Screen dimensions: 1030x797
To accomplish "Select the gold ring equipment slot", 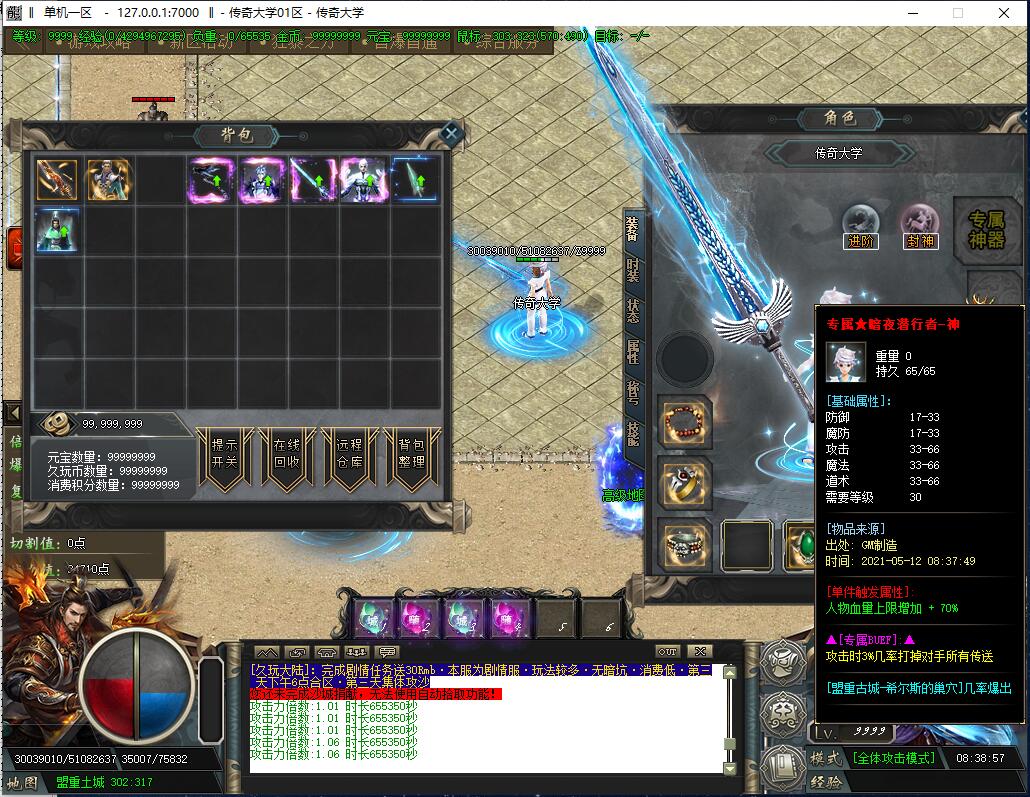I will point(685,484).
